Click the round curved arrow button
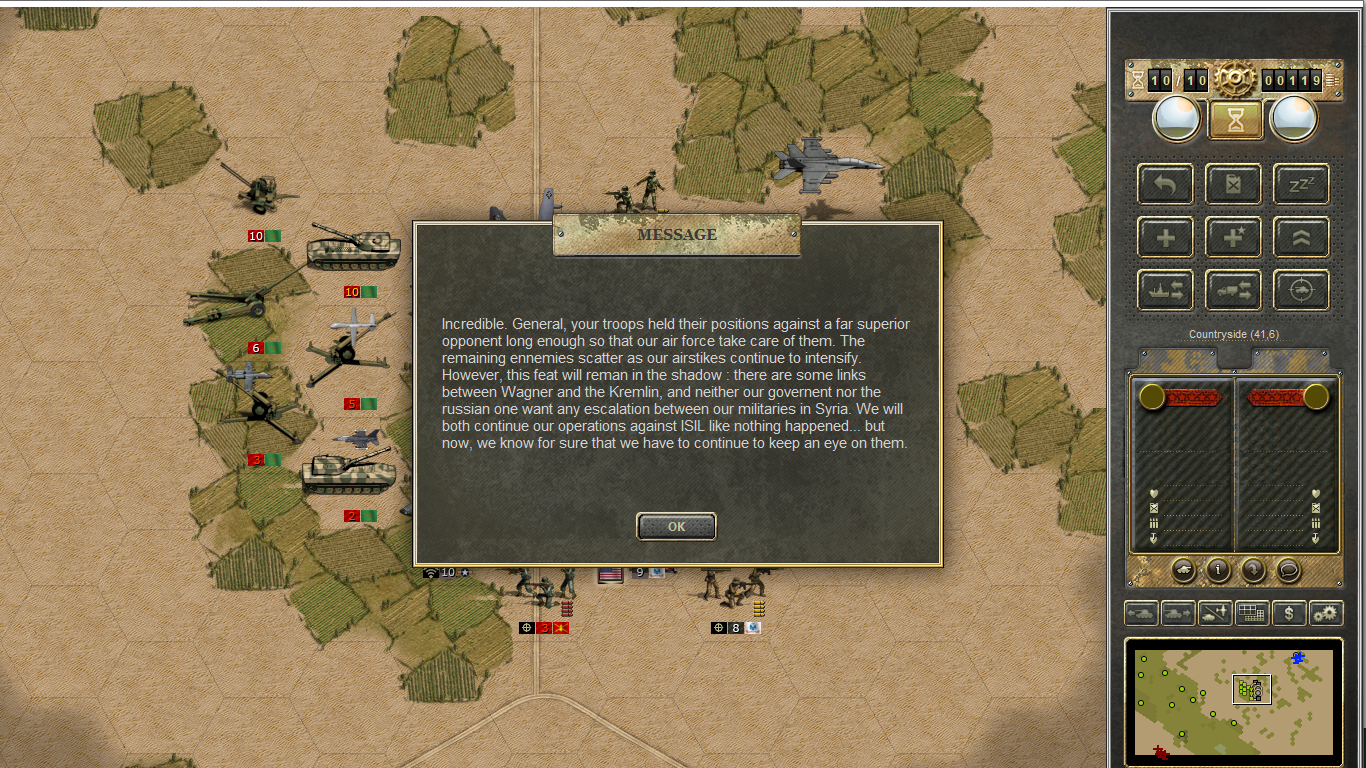The image size is (1366, 768). [1253, 570]
